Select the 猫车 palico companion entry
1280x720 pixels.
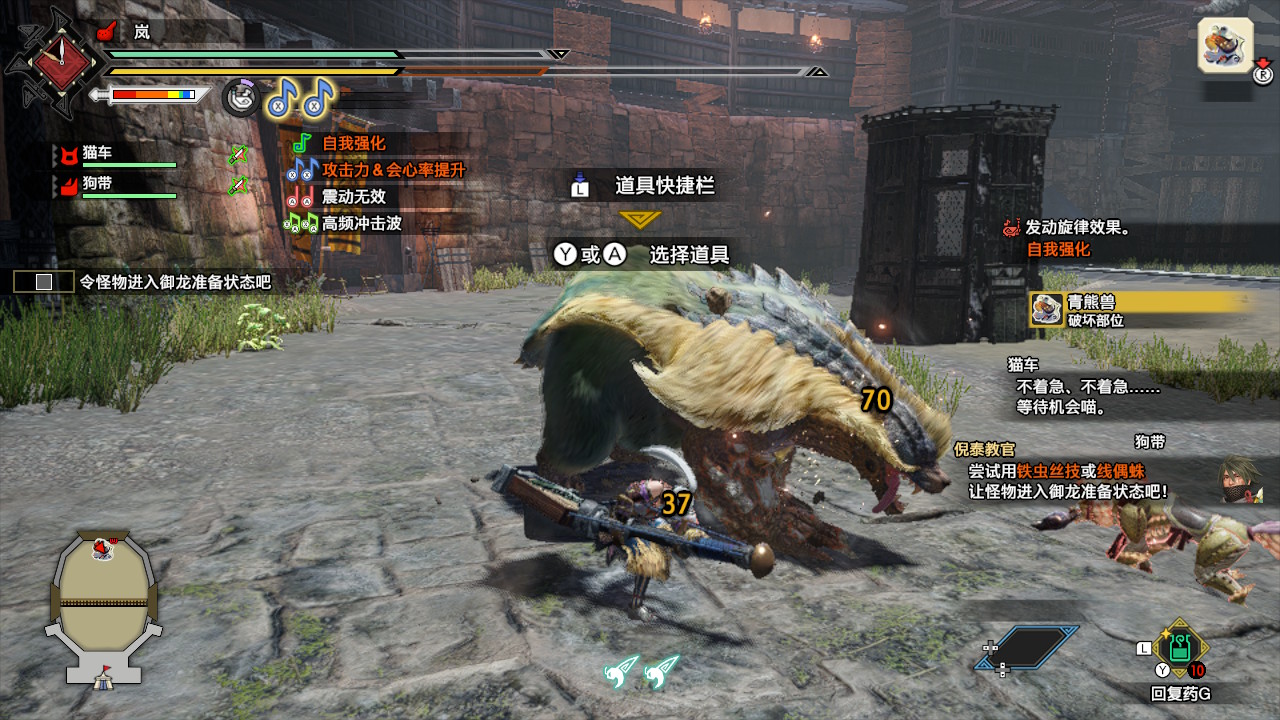tap(98, 154)
